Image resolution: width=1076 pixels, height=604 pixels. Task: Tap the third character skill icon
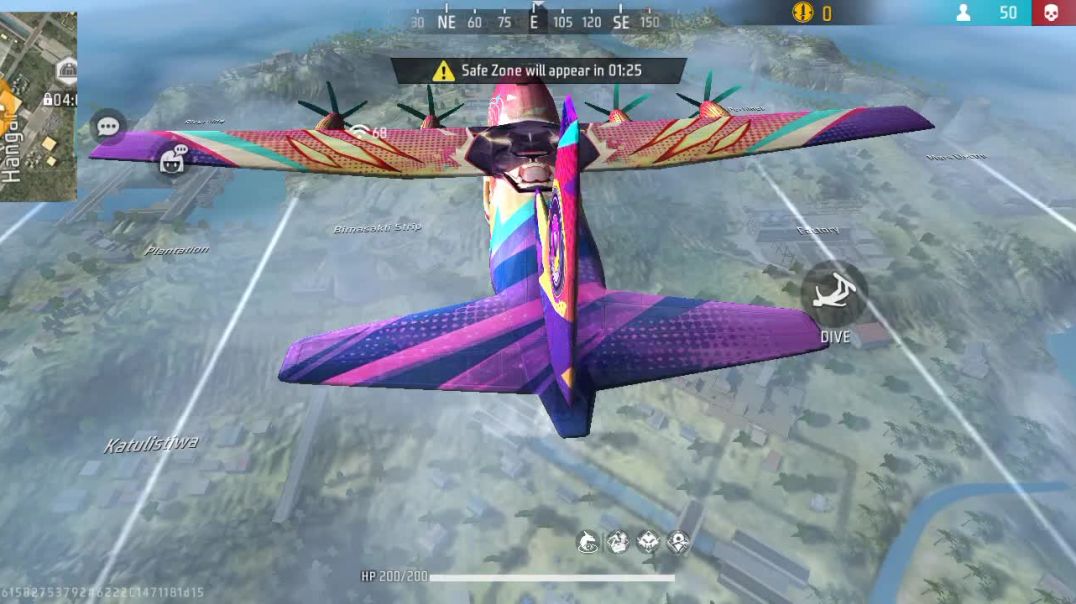click(x=648, y=543)
